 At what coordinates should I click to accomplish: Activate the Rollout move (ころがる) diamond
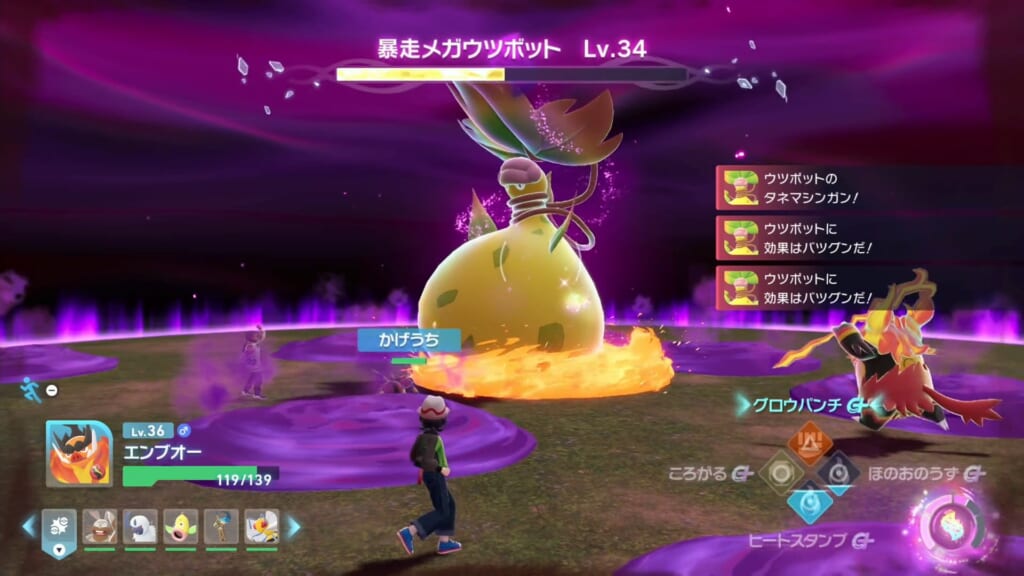click(x=779, y=471)
